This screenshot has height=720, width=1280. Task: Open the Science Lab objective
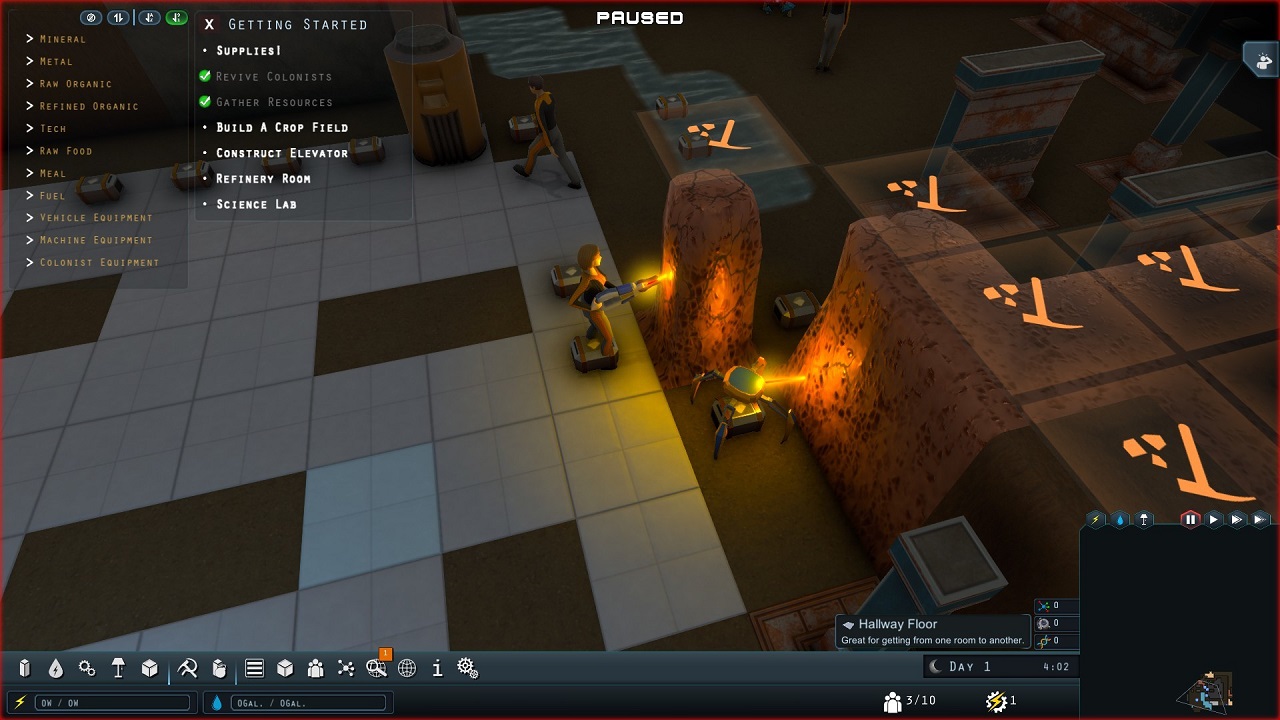tap(256, 204)
